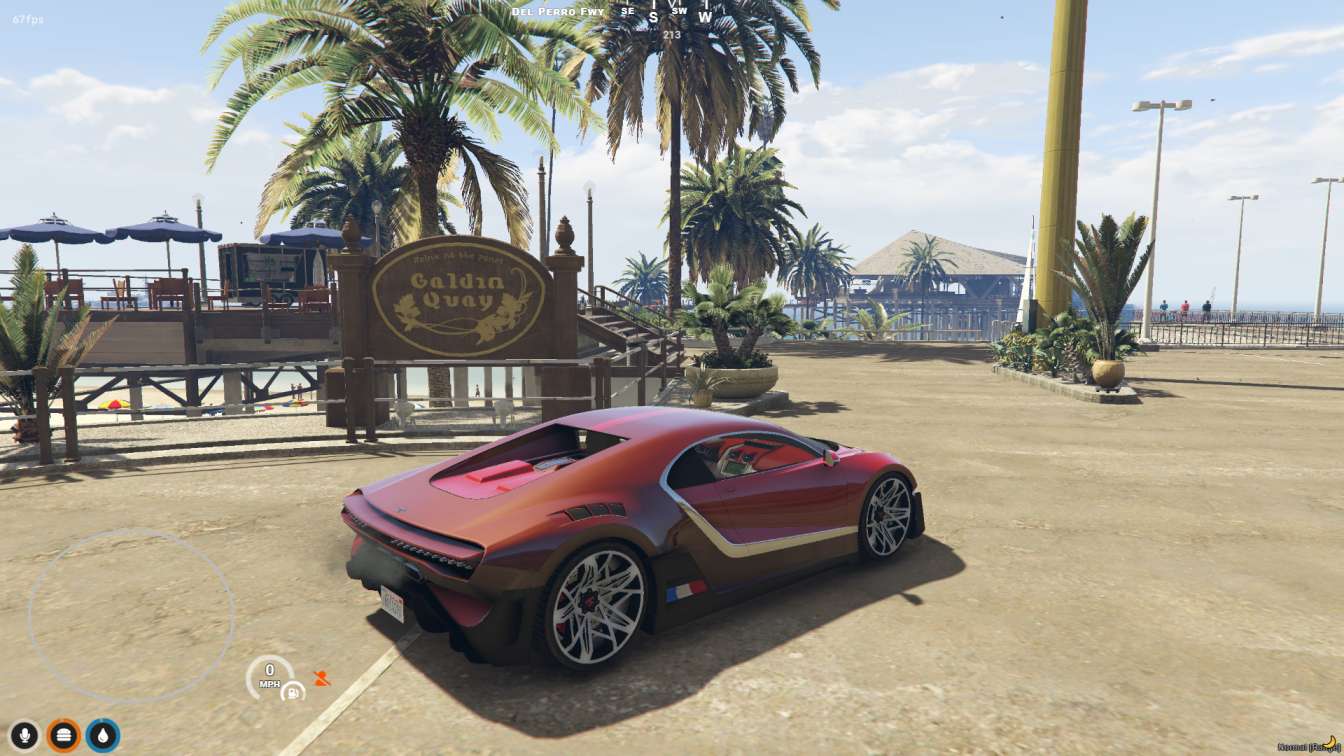Open the circular minimap outline

[130, 615]
